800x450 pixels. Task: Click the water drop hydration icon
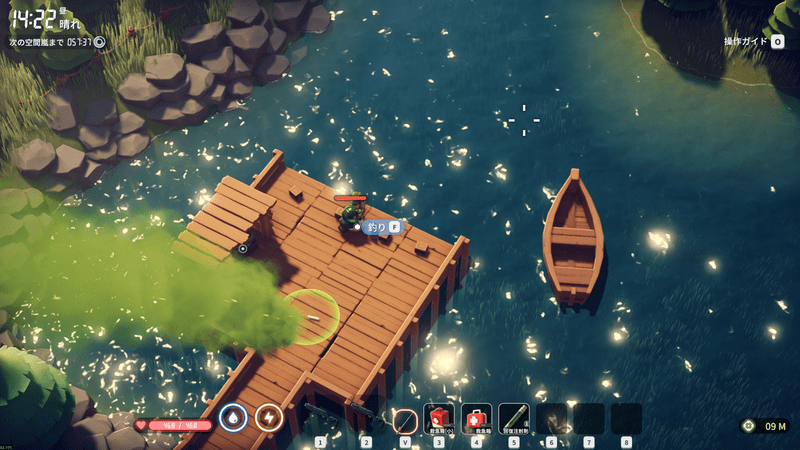(233, 416)
